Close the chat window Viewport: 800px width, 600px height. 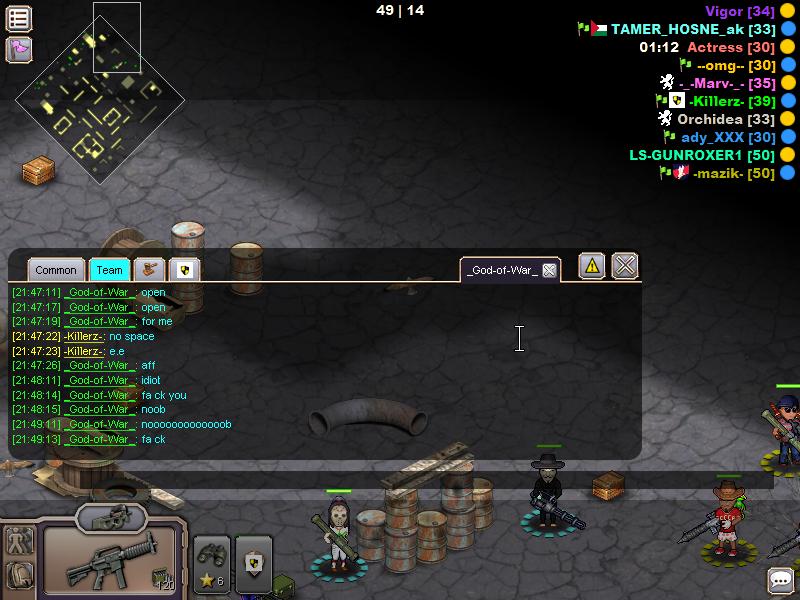625,266
